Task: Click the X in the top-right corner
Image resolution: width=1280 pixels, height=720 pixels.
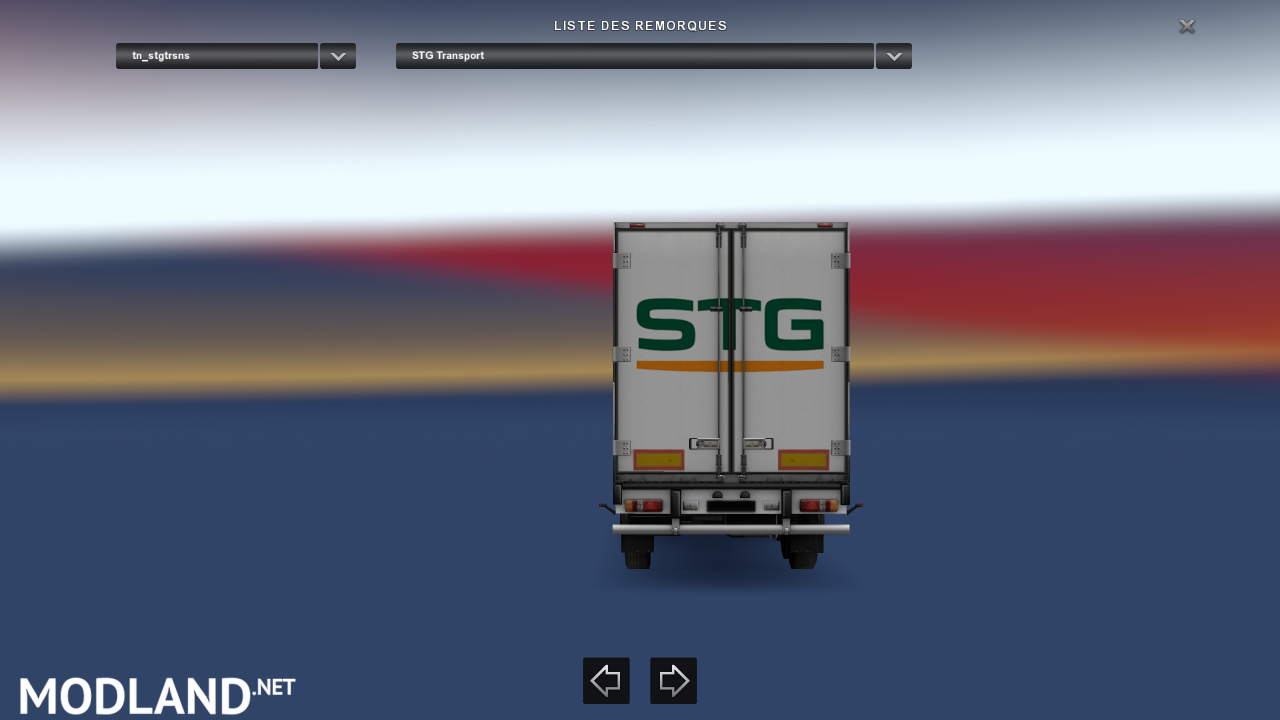Action: [x=1186, y=26]
